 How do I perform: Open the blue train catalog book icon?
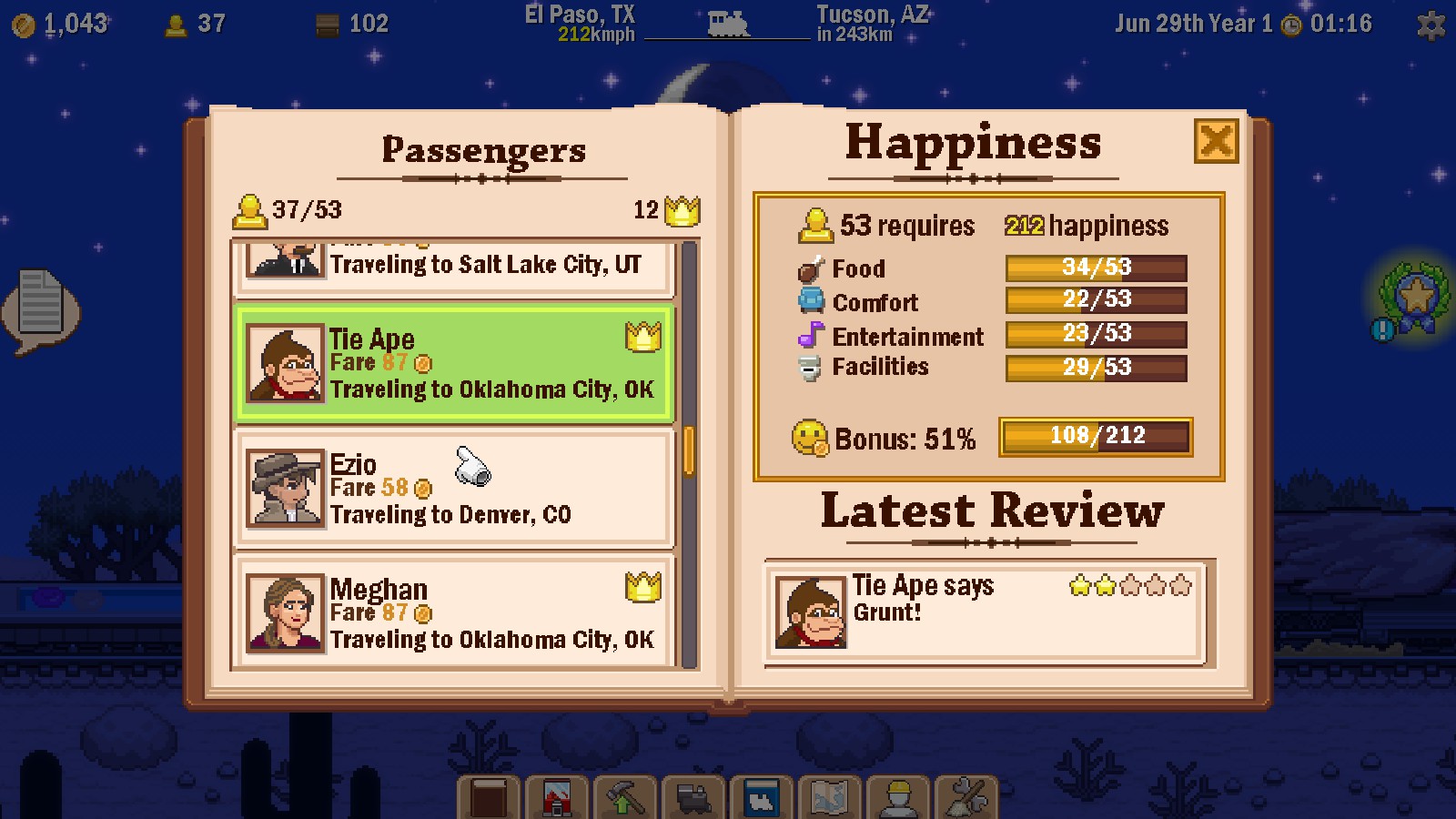(x=761, y=796)
